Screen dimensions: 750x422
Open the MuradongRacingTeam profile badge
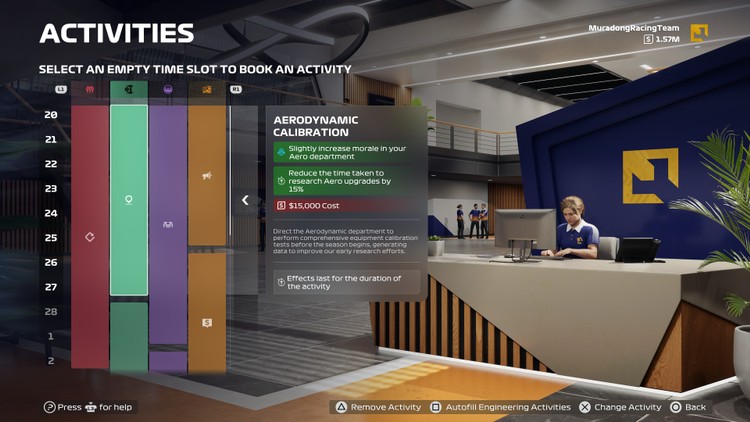(x=699, y=33)
